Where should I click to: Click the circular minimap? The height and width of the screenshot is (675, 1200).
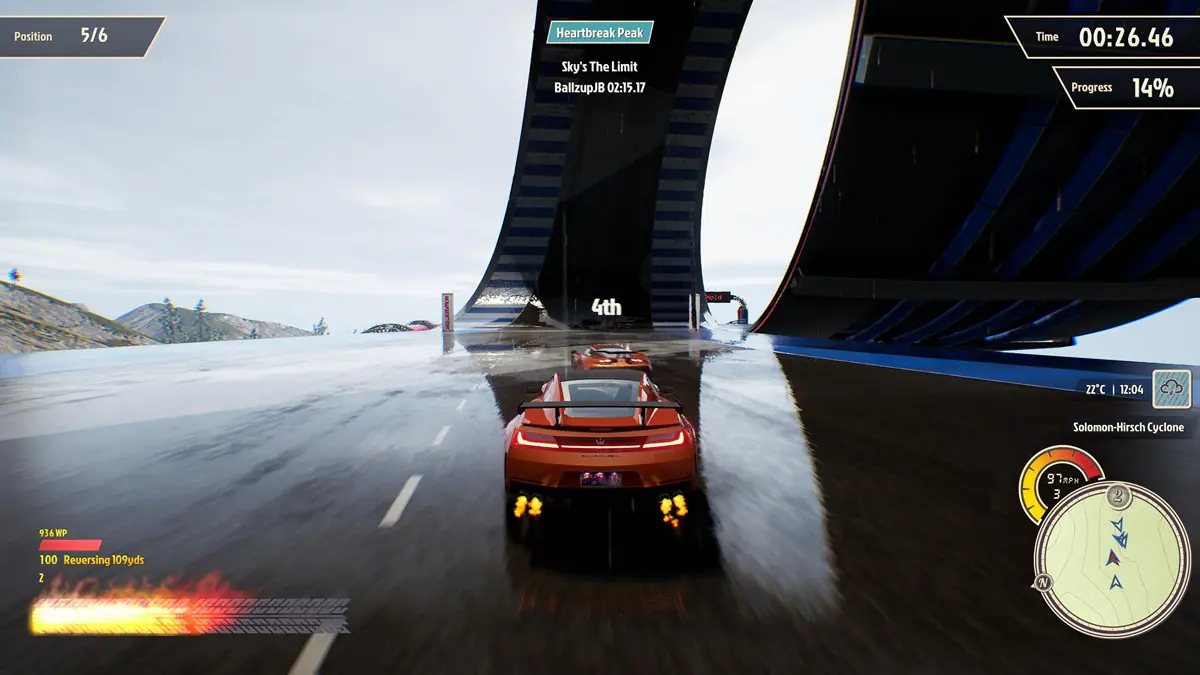coord(1112,560)
